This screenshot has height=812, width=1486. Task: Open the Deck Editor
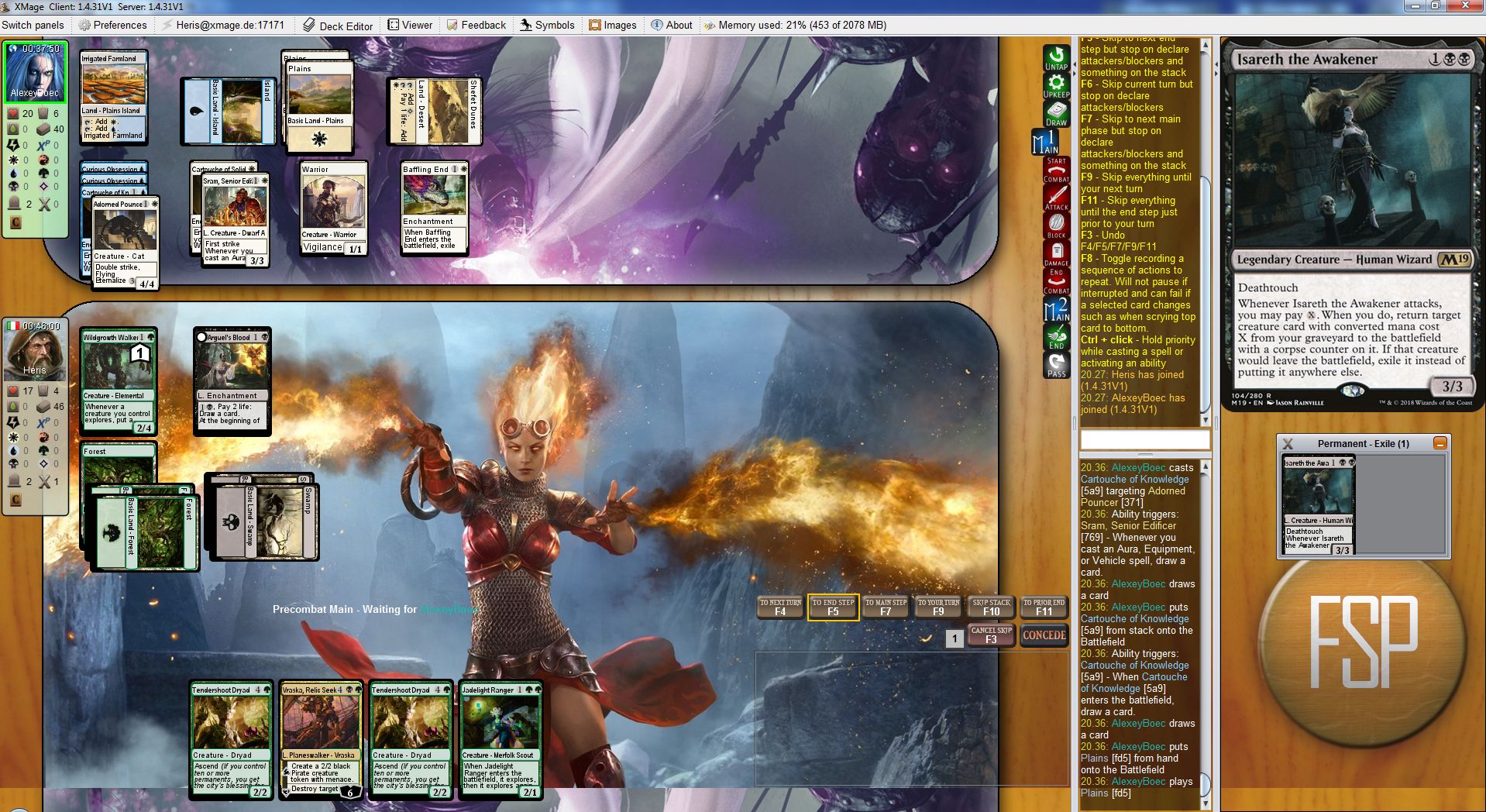(x=338, y=25)
